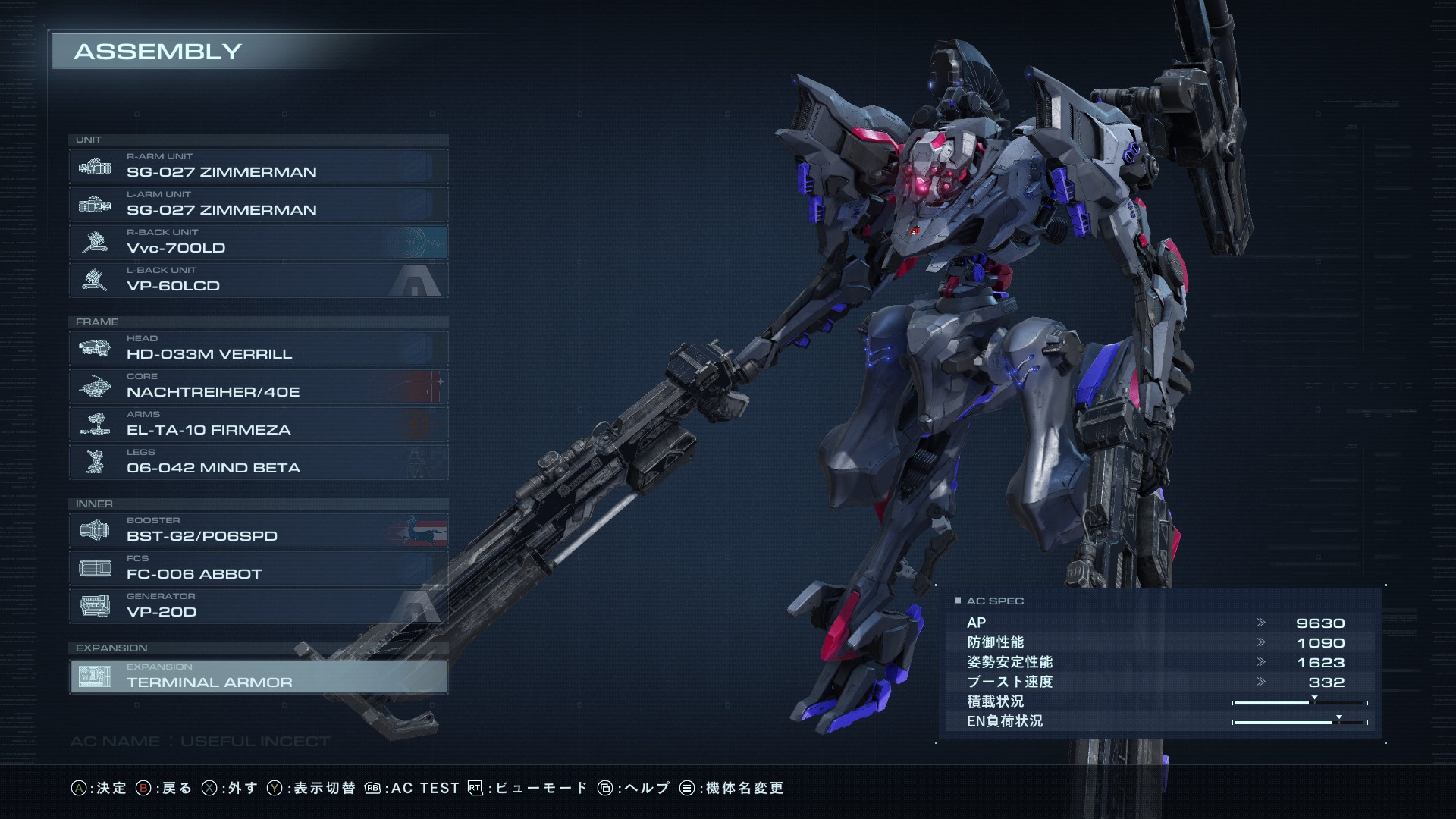Open the HEAD slot HD-033M VERRILL

(258, 349)
